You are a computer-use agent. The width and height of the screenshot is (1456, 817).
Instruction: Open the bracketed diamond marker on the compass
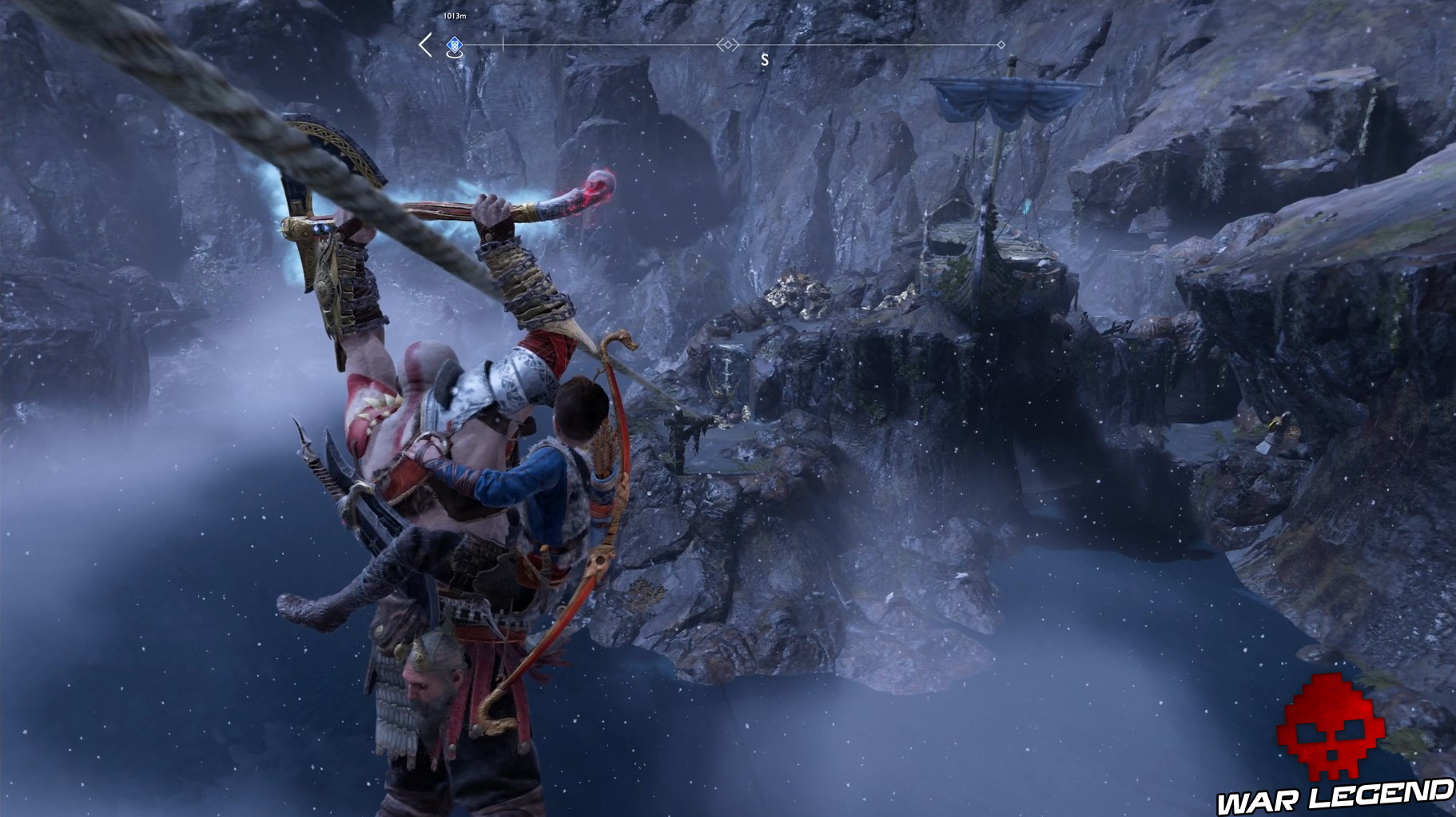coord(728,46)
